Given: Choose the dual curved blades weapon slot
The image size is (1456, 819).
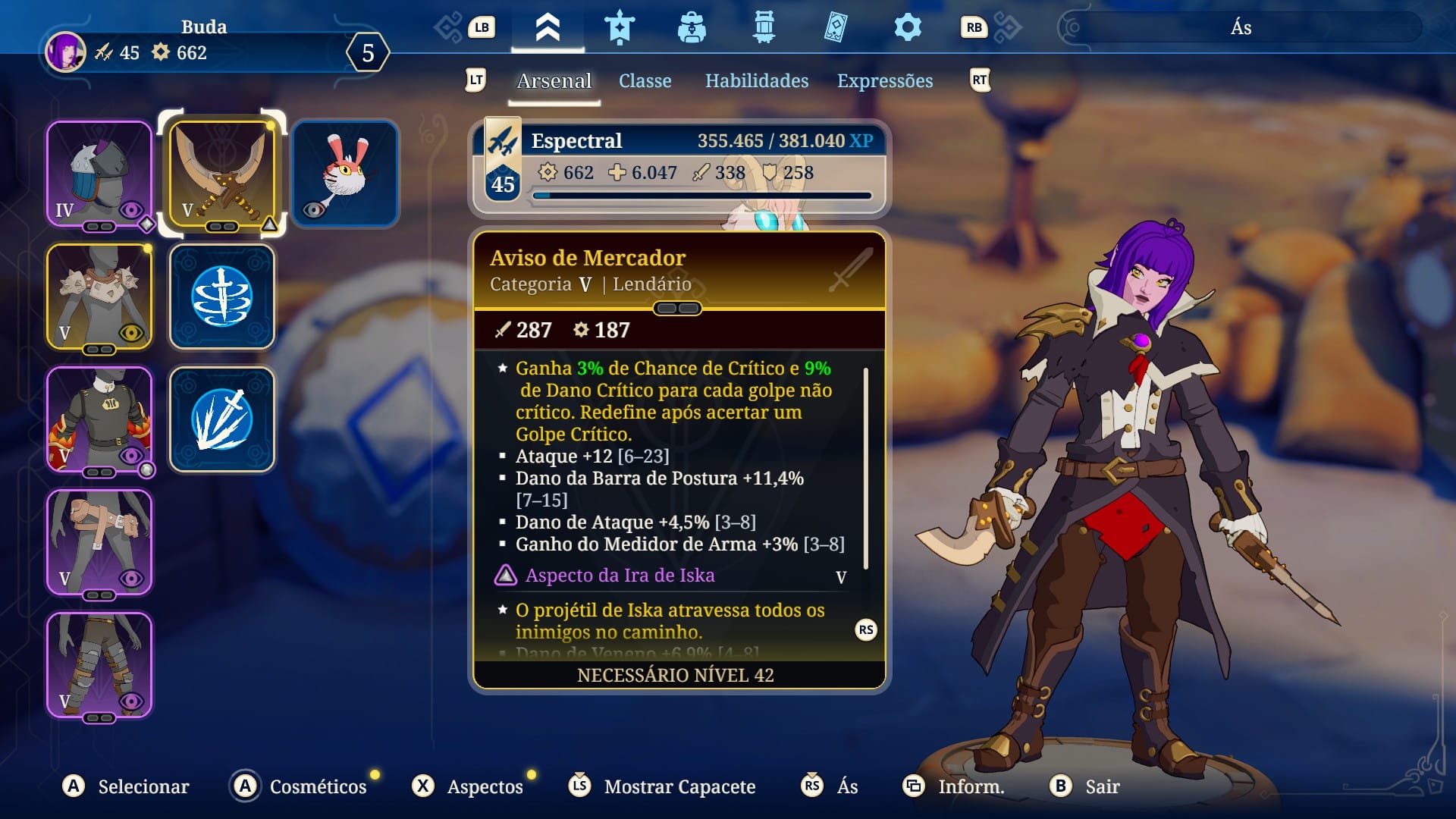Looking at the screenshot, I should click(x=221, y=174).
